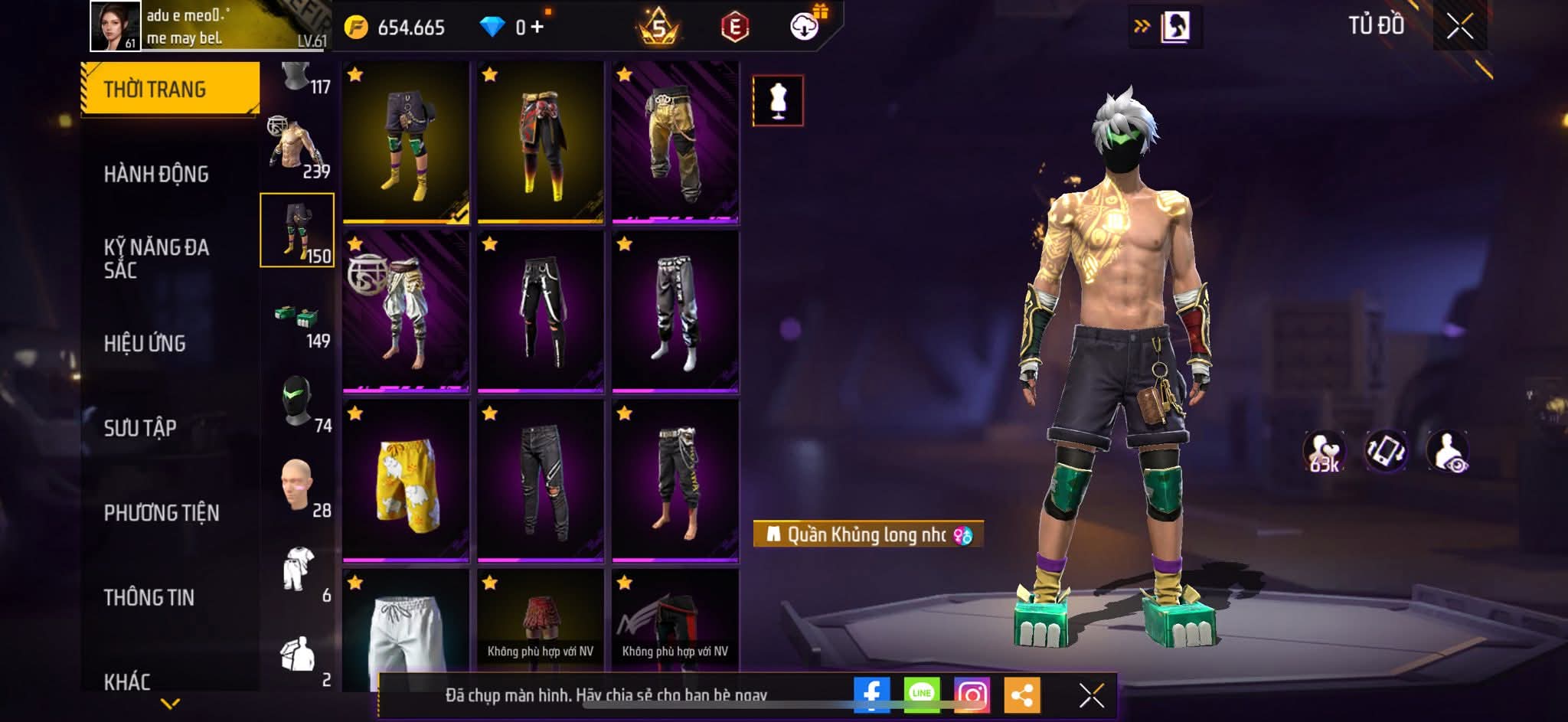Pick the black pants with white stripes

coord(541,312)
